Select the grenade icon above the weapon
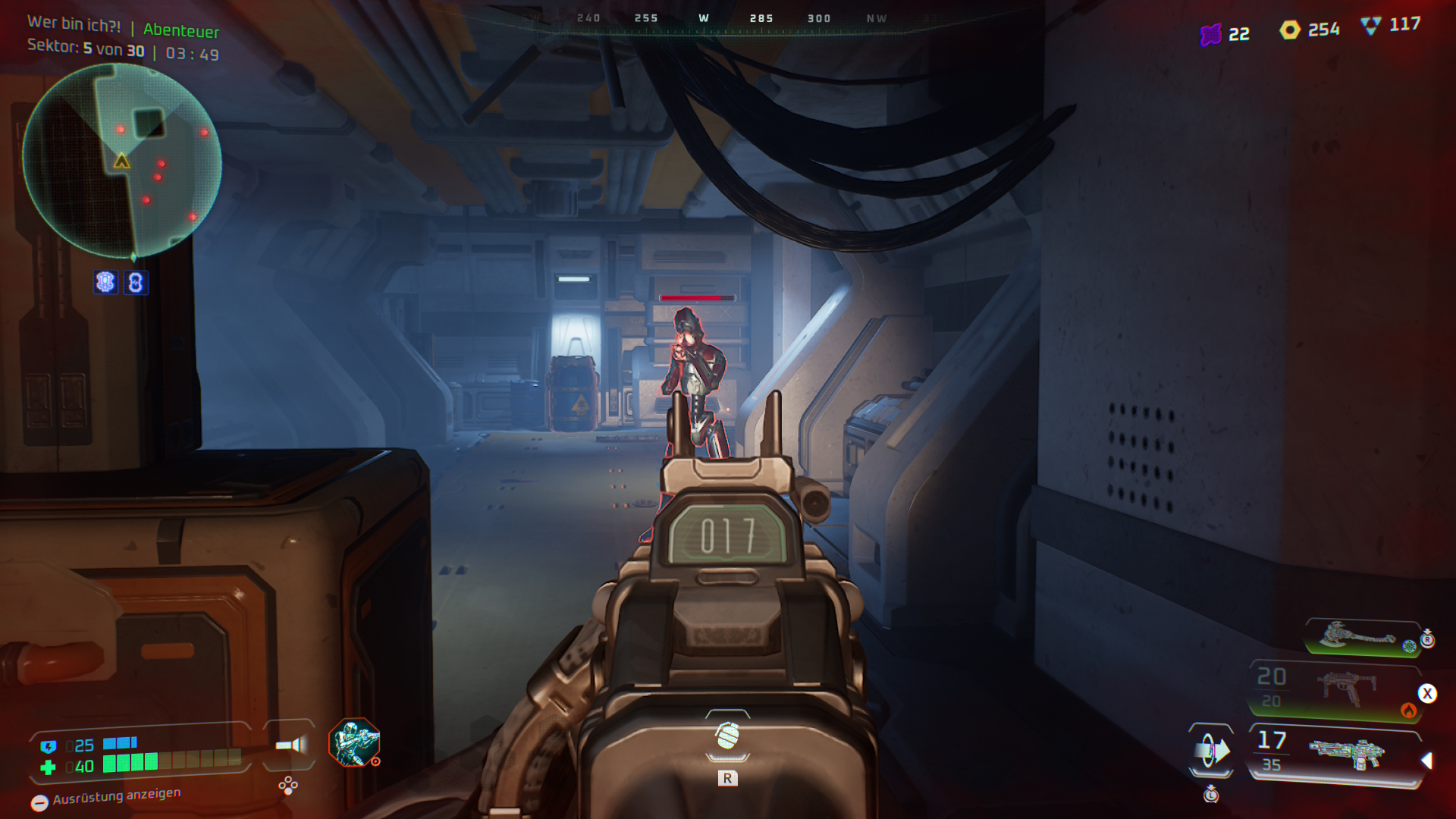This screenshot has height=819, width=1456. click(727, 735)
